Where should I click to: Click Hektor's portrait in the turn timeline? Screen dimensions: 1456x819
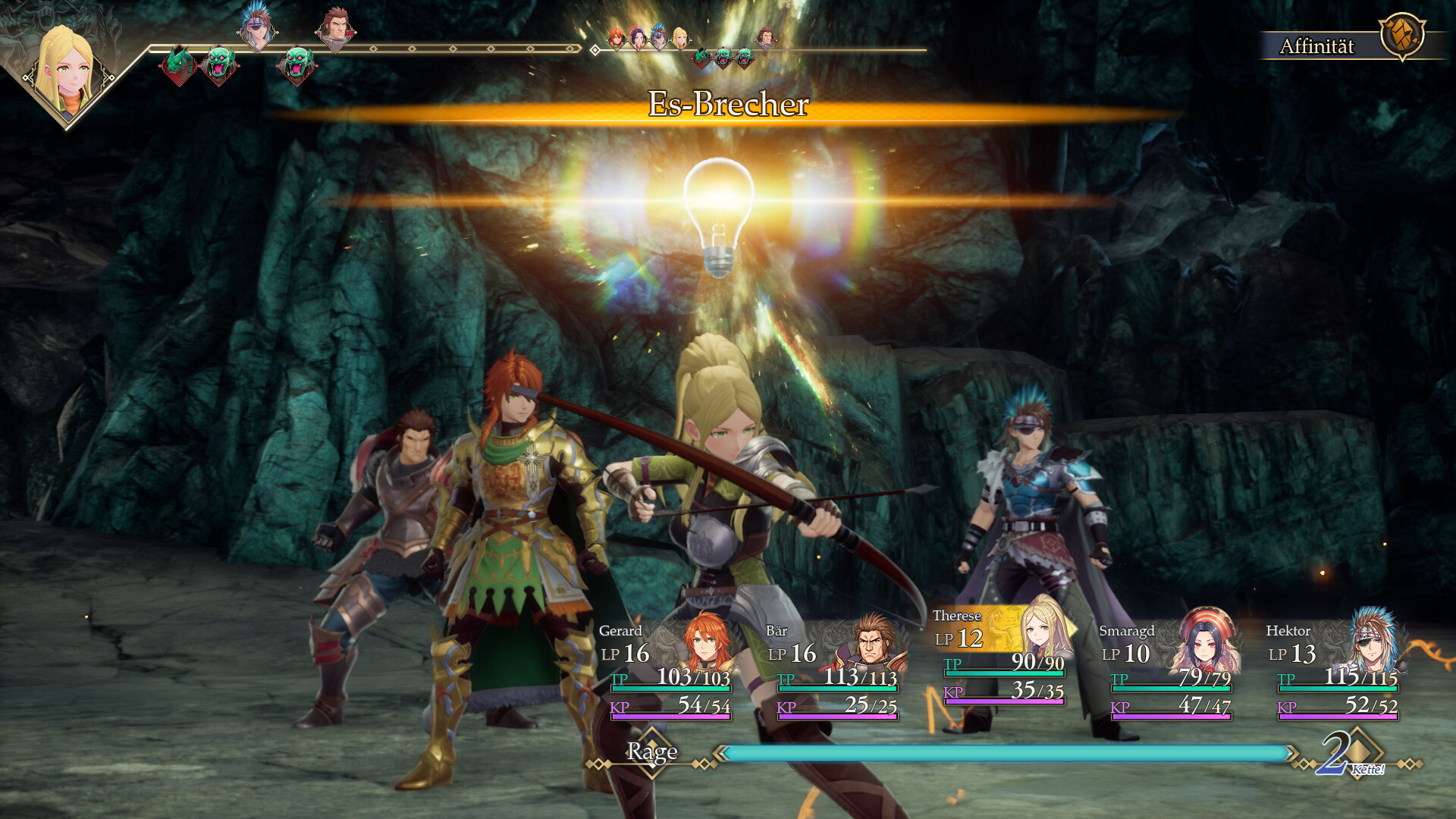point(257,27)
